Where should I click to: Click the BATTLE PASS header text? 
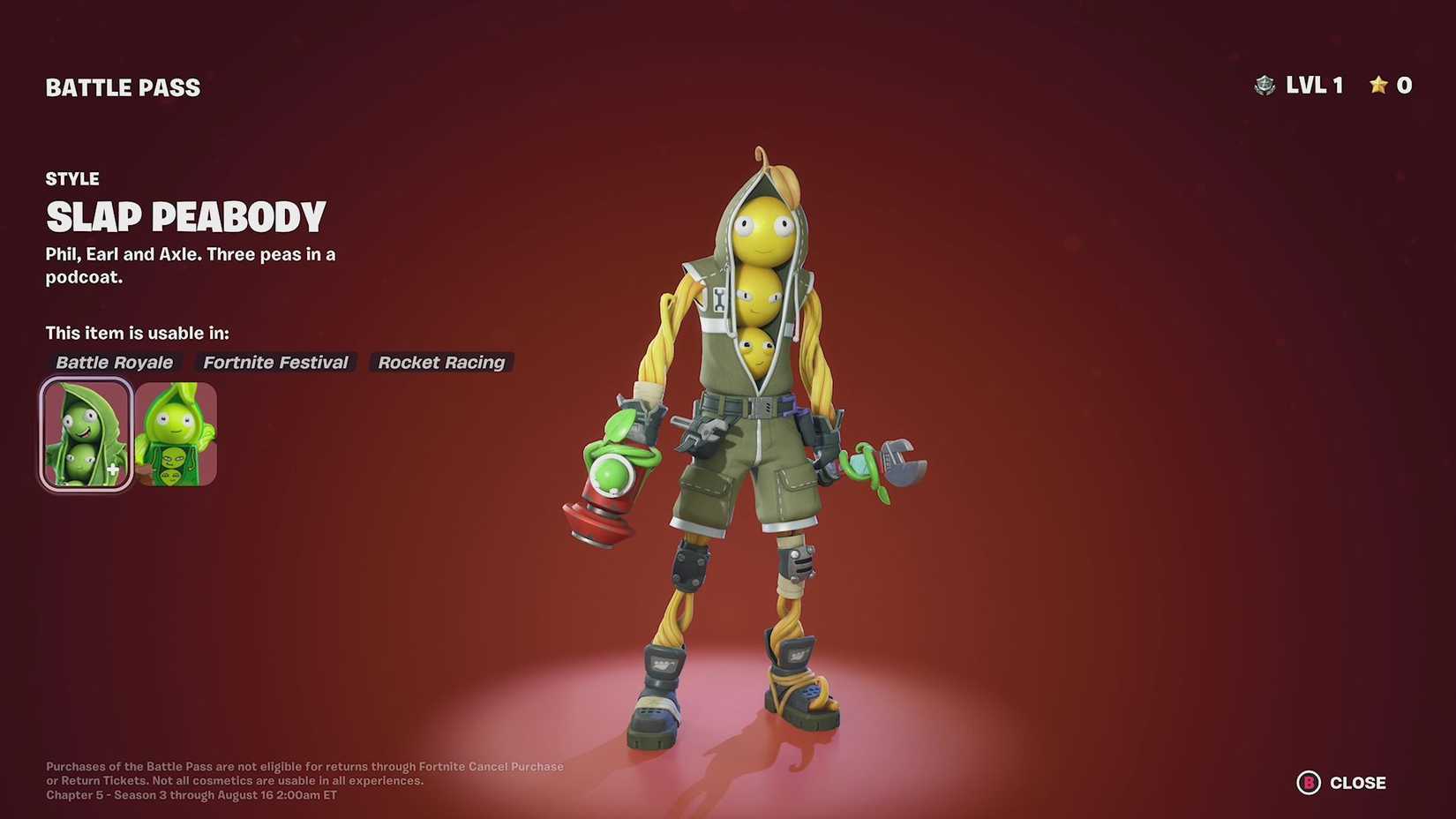[123, 86]
